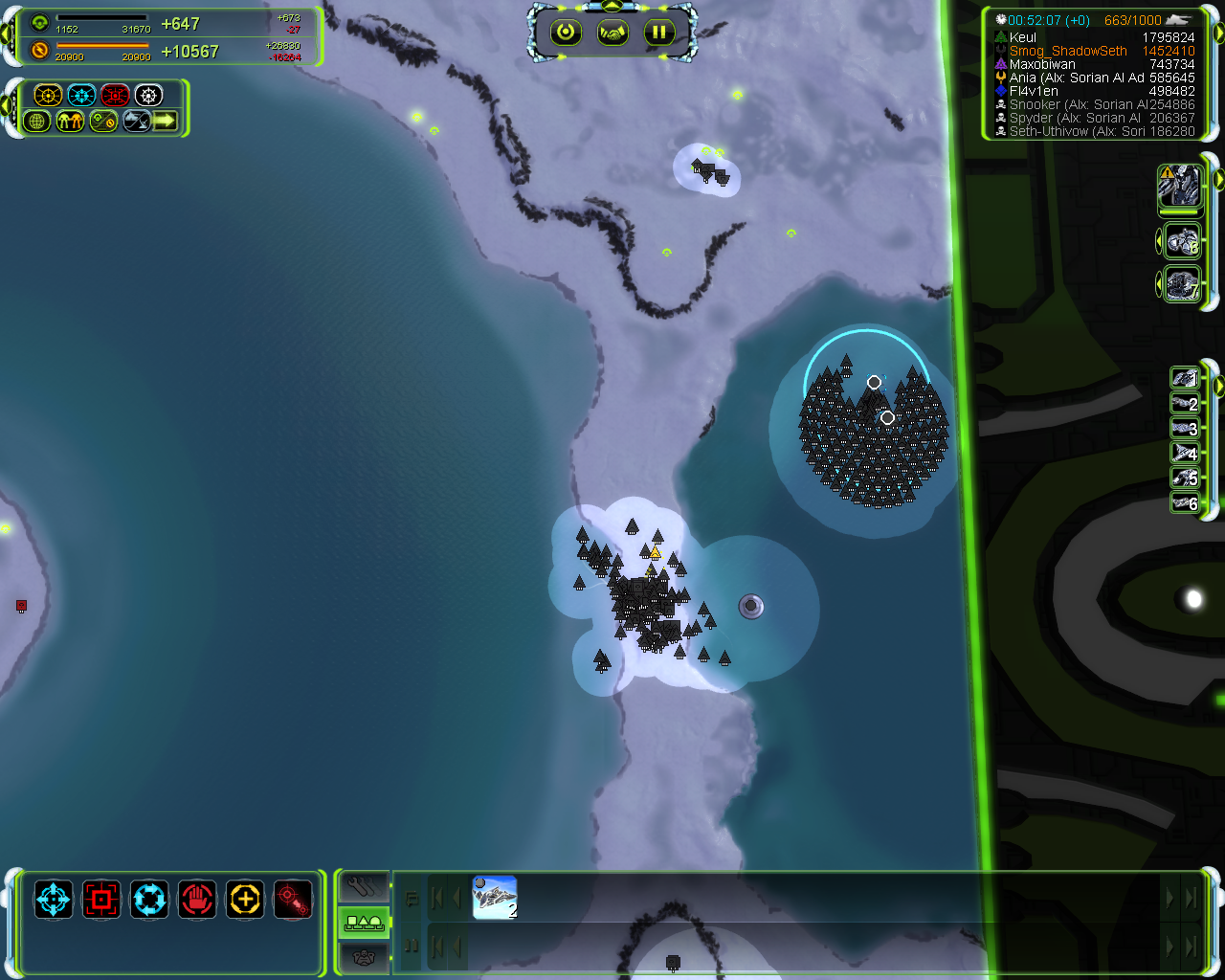Image resolution: width=1225 pixels, height=980 pixels.
Task: Select control group 4
Action: coord(1185,453)
